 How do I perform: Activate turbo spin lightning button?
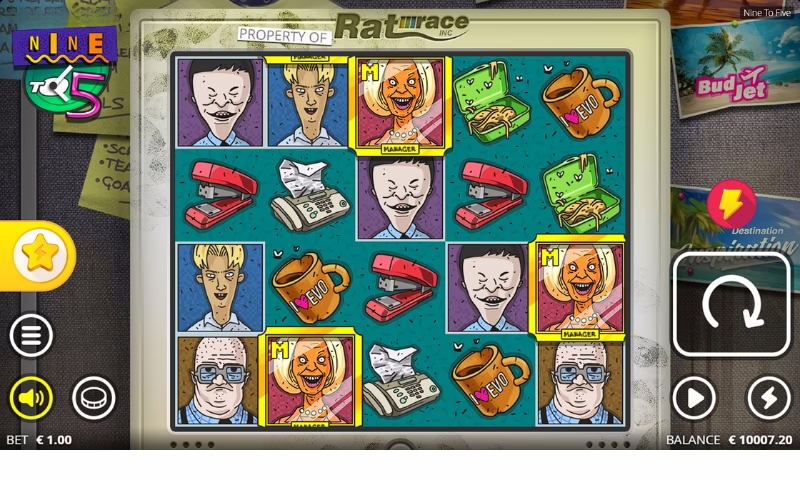point(768,398)
